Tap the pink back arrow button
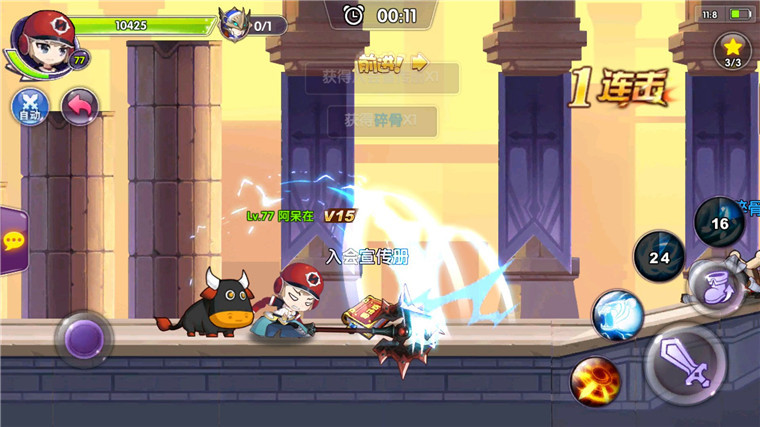The image size is (760, 427). click(x=79, y=106)
